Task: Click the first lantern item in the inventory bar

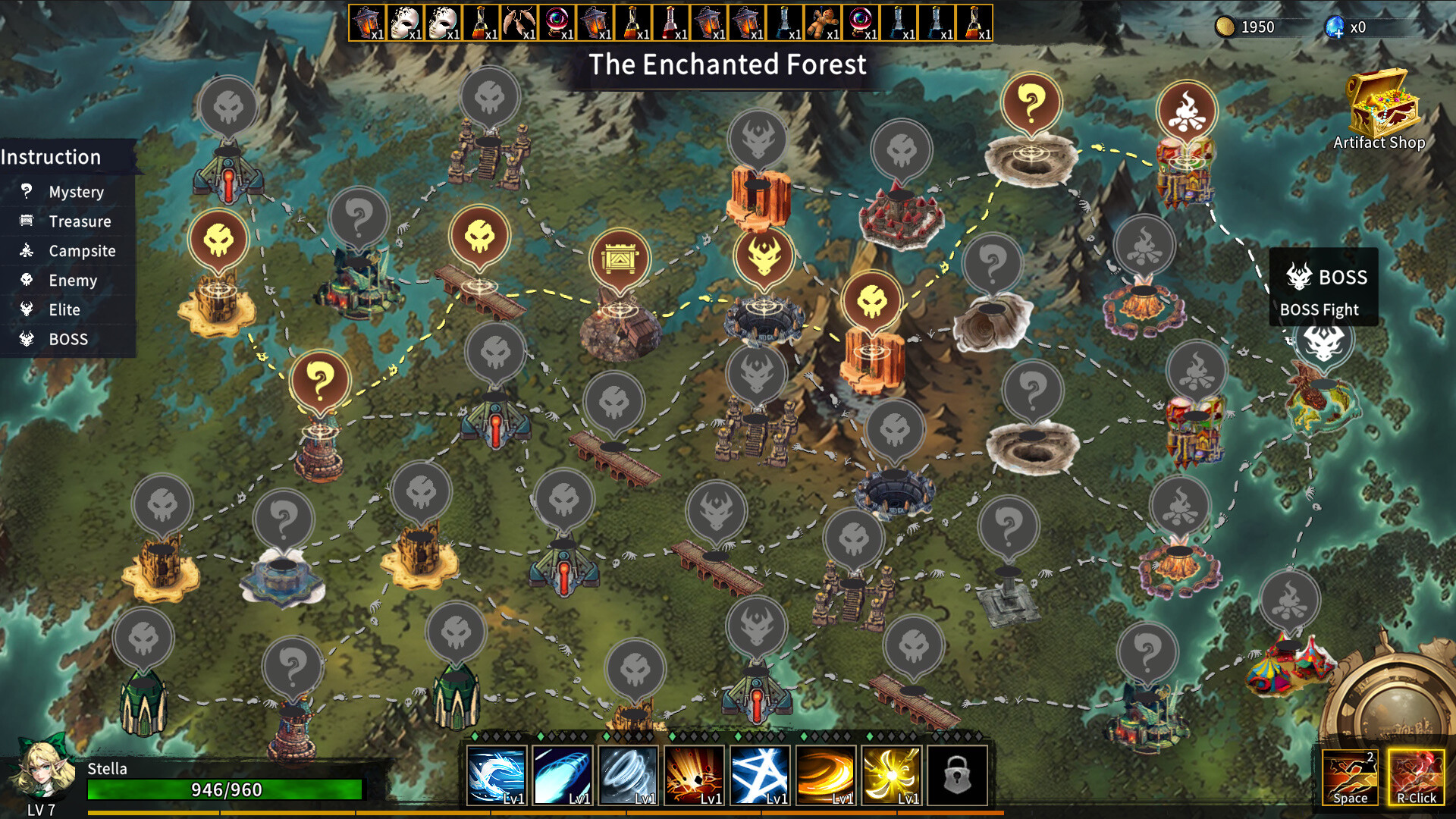Action: 366,23
